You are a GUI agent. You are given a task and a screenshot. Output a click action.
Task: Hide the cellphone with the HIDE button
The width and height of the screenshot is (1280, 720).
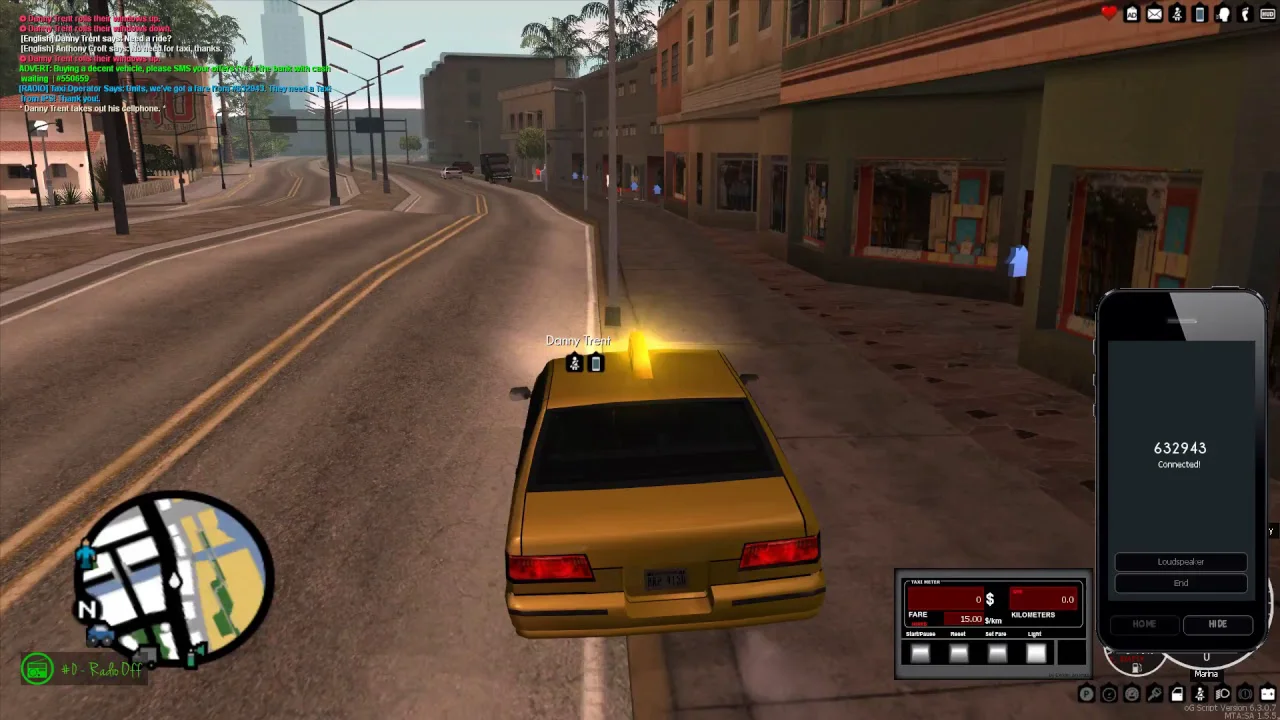pyautogui.click(x=1217, y=624)
